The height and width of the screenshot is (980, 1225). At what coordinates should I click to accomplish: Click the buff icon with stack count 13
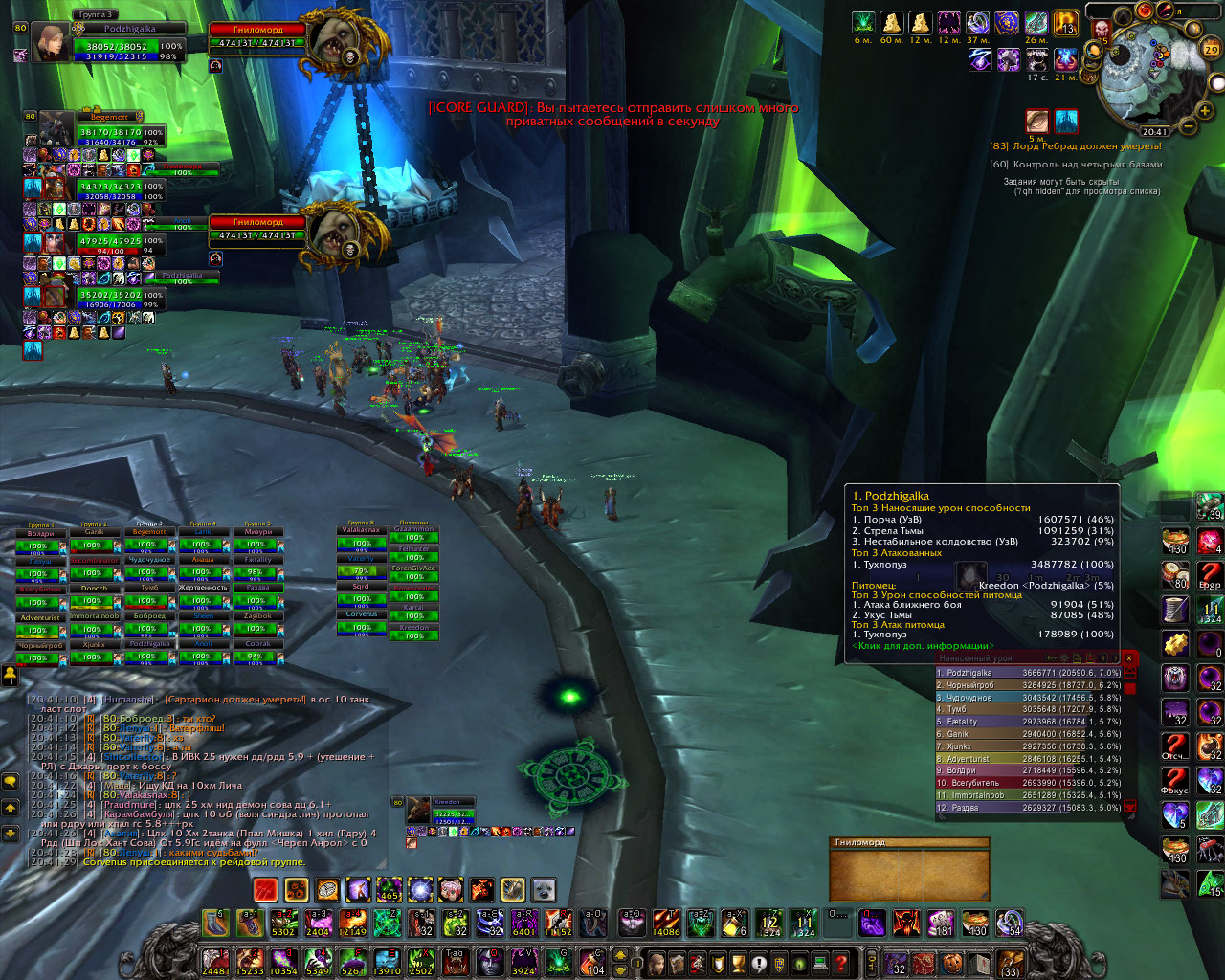click(x=1066, y=23)
